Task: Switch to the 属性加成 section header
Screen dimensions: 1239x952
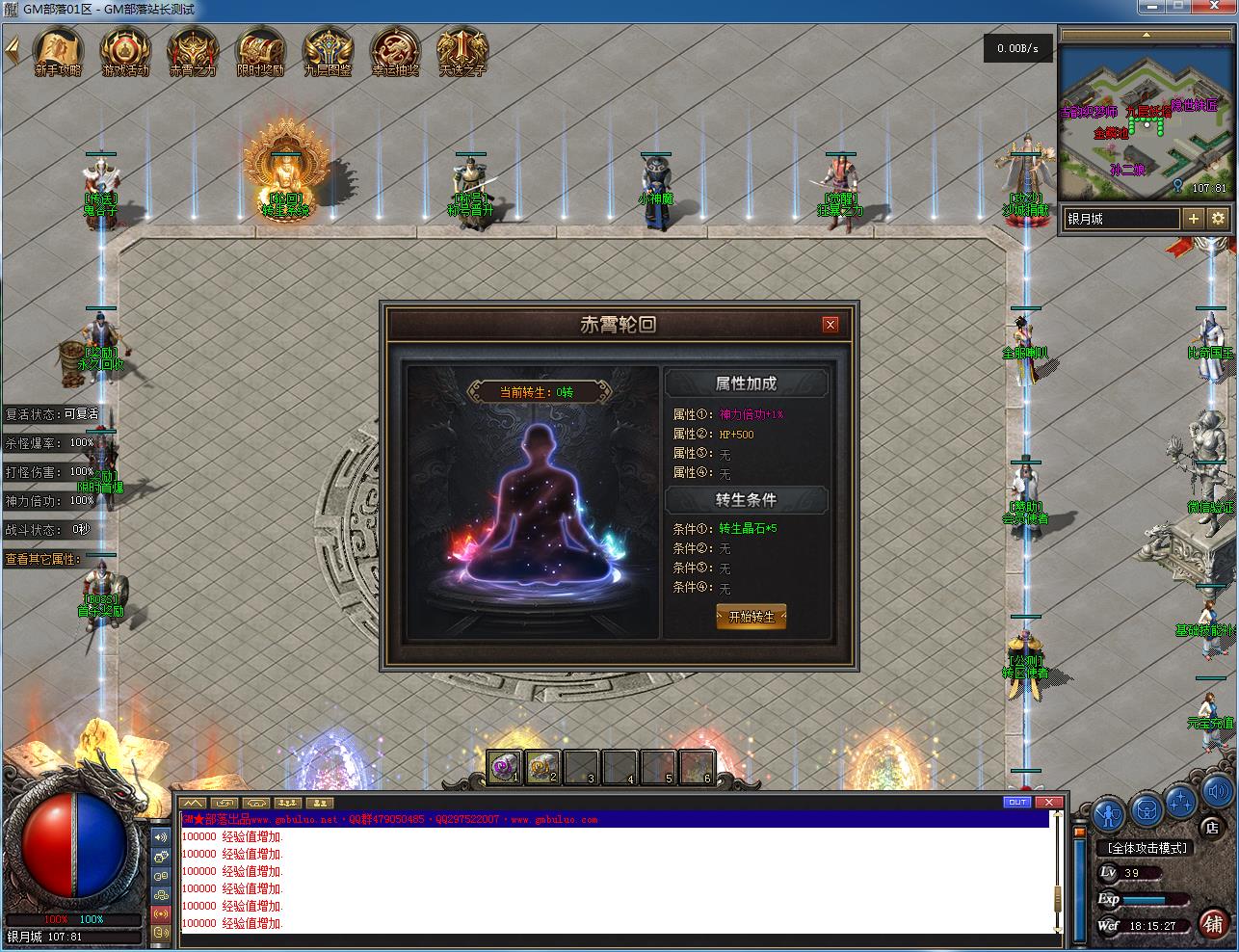Action: click(x=747, y=383)
